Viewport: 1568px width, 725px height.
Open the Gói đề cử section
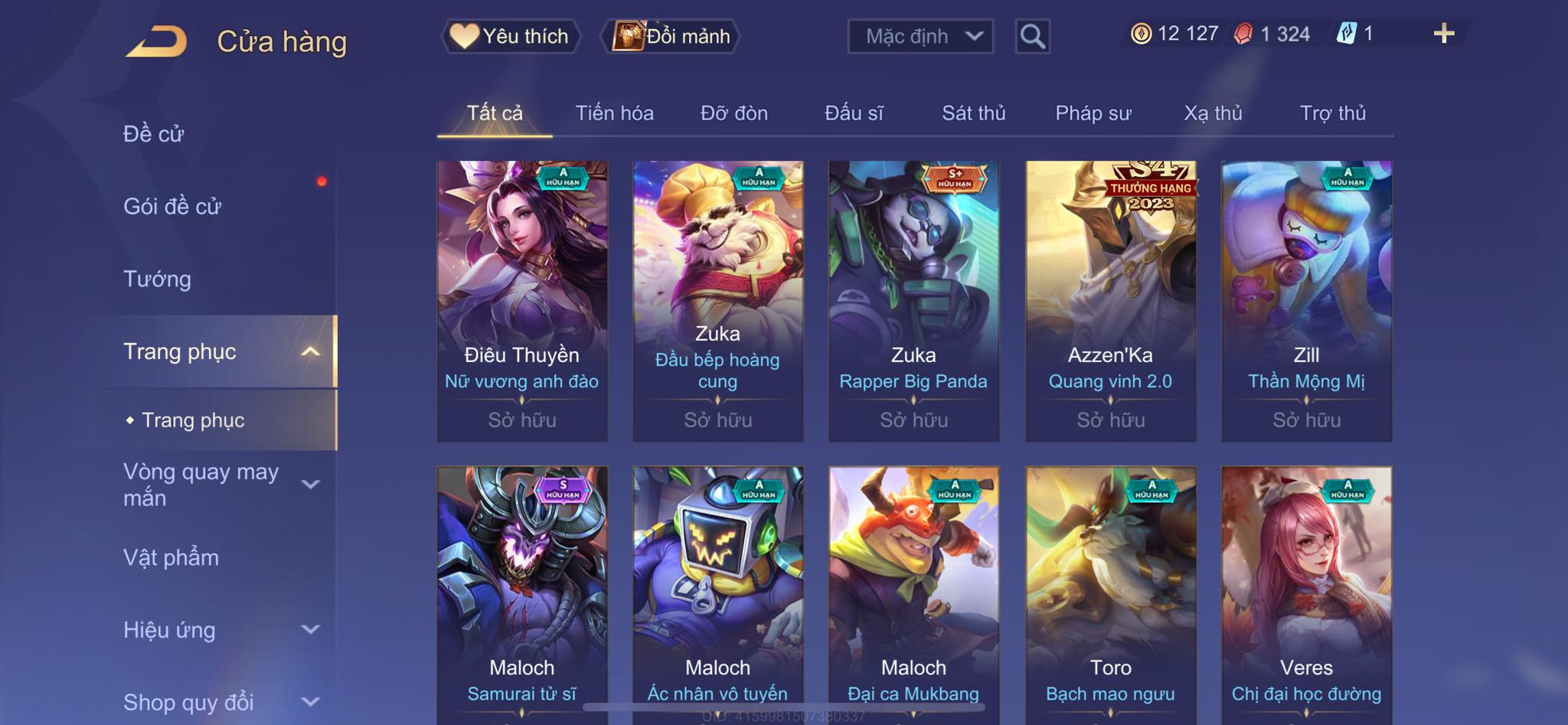[172, 206]
